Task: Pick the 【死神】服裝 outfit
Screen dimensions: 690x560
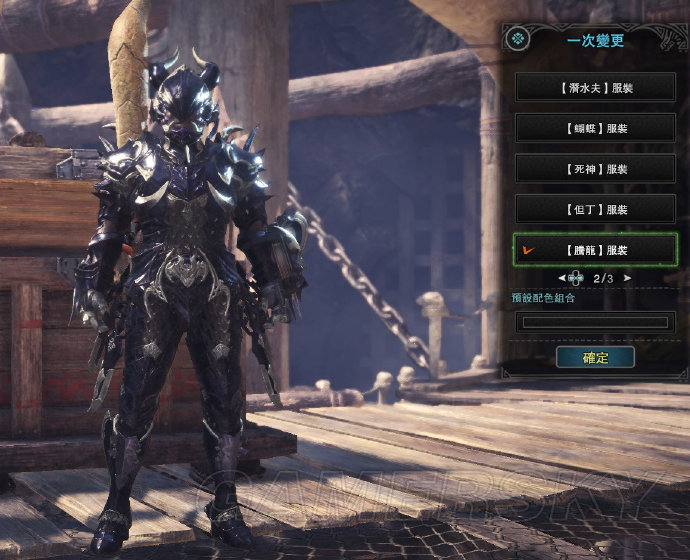Action: pyautogui.click(x=595, y=168)
